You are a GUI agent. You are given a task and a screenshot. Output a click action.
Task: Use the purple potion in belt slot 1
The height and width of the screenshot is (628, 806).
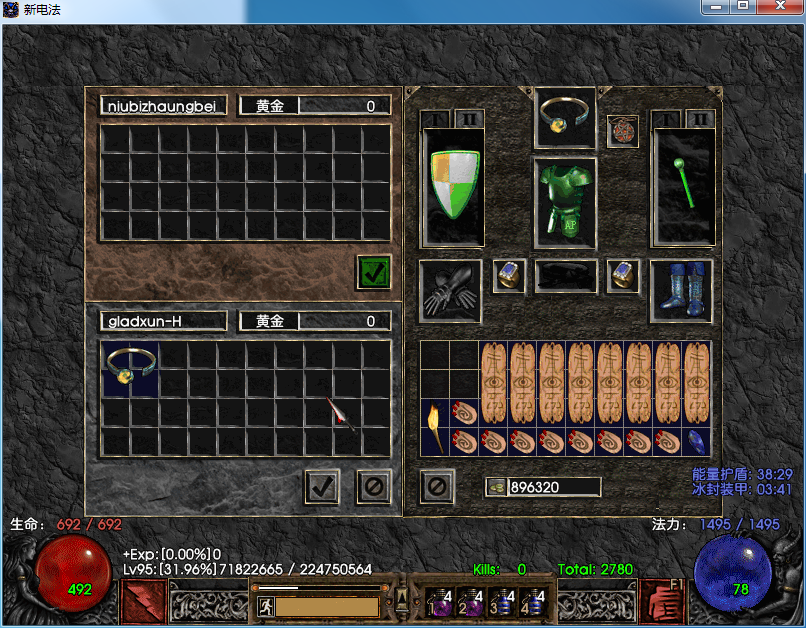[x=440, y=600]
